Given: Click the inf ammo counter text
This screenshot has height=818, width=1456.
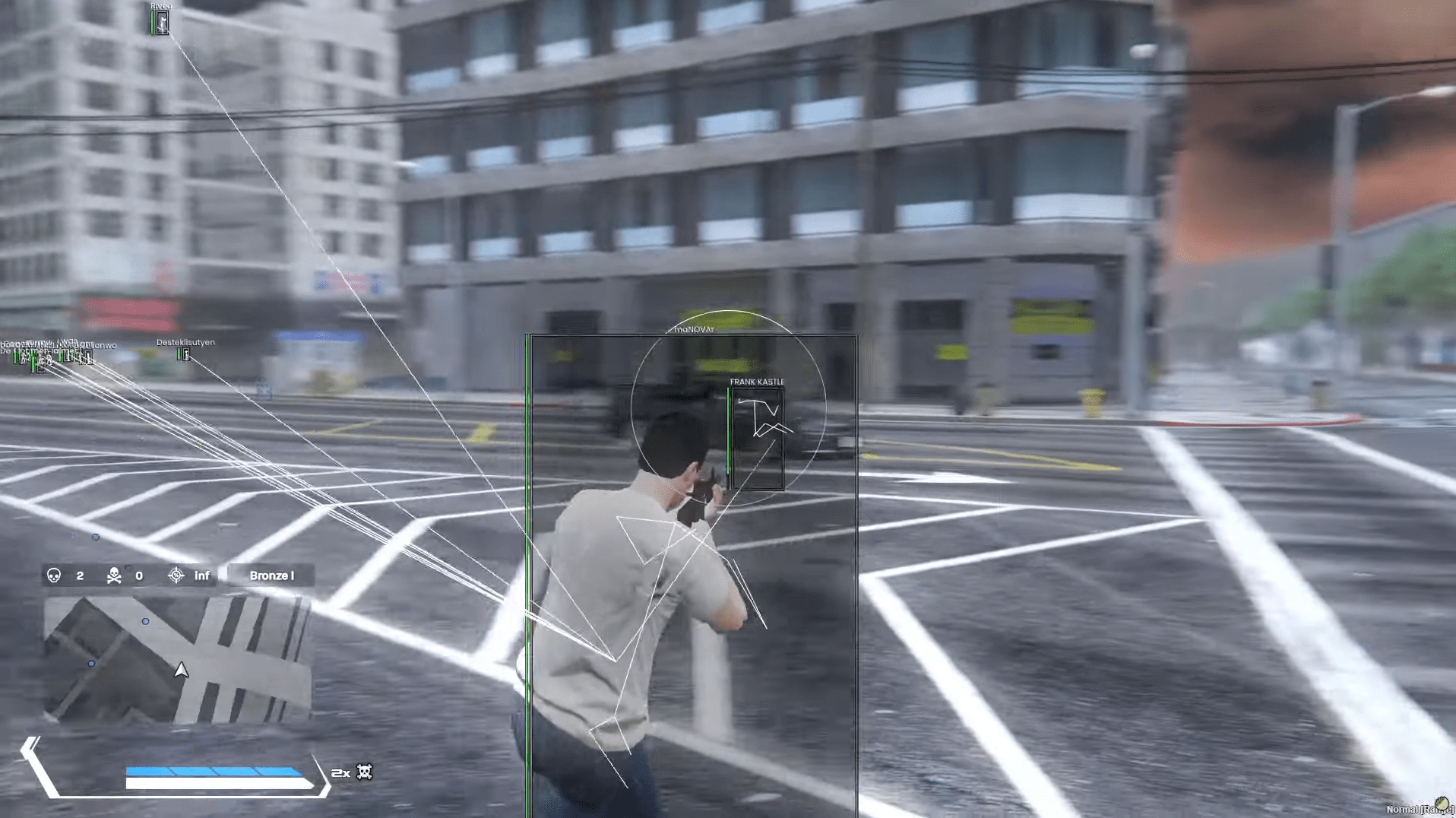Looking at the screenshot, I should [x=201, y=576].
